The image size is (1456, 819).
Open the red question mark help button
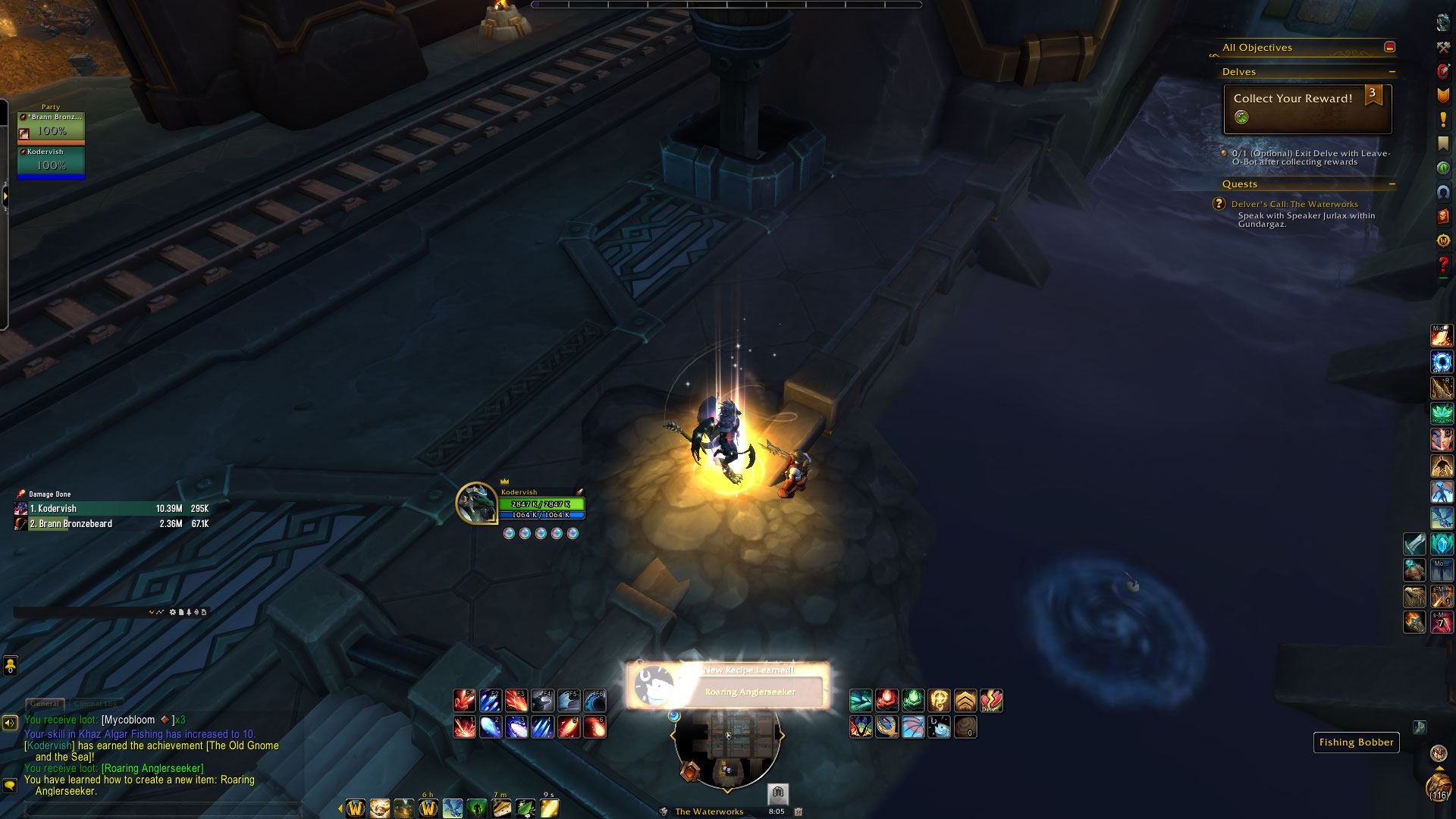click(1443, 265)
